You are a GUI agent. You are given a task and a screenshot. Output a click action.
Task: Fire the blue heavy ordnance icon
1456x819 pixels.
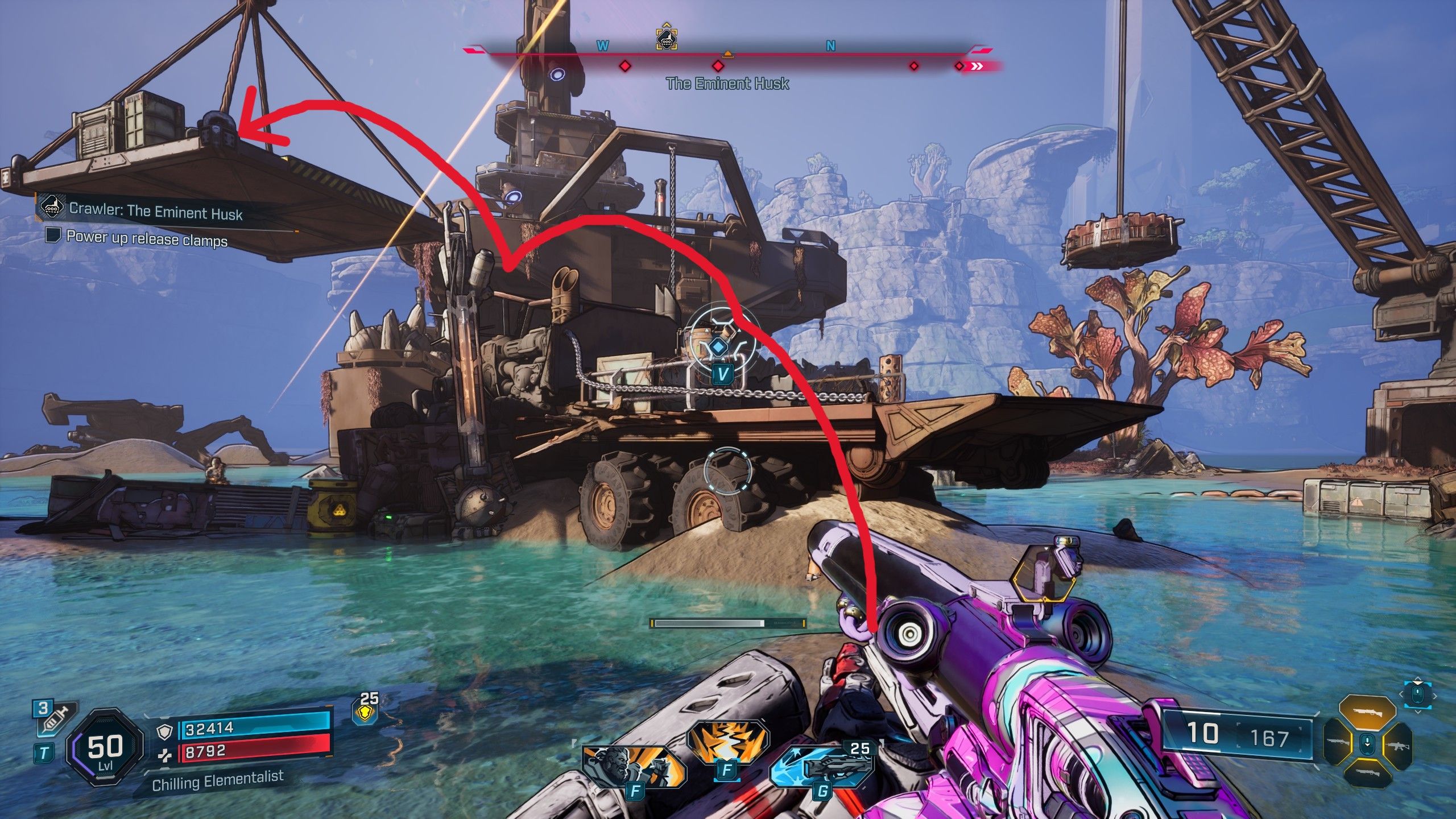[821, 768]
